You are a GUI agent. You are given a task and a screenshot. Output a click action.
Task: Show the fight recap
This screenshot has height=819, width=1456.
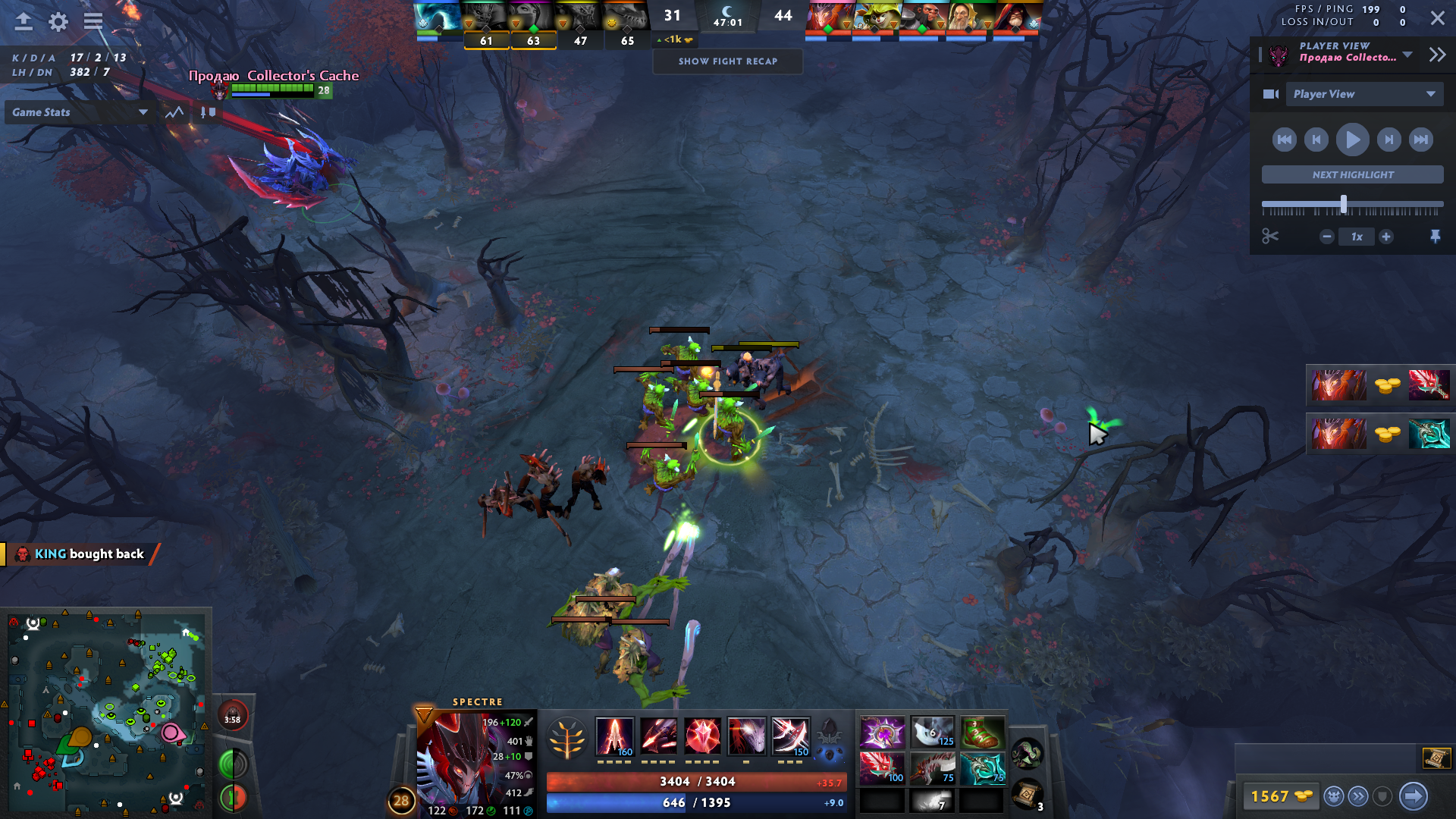(x=727, y=61)
